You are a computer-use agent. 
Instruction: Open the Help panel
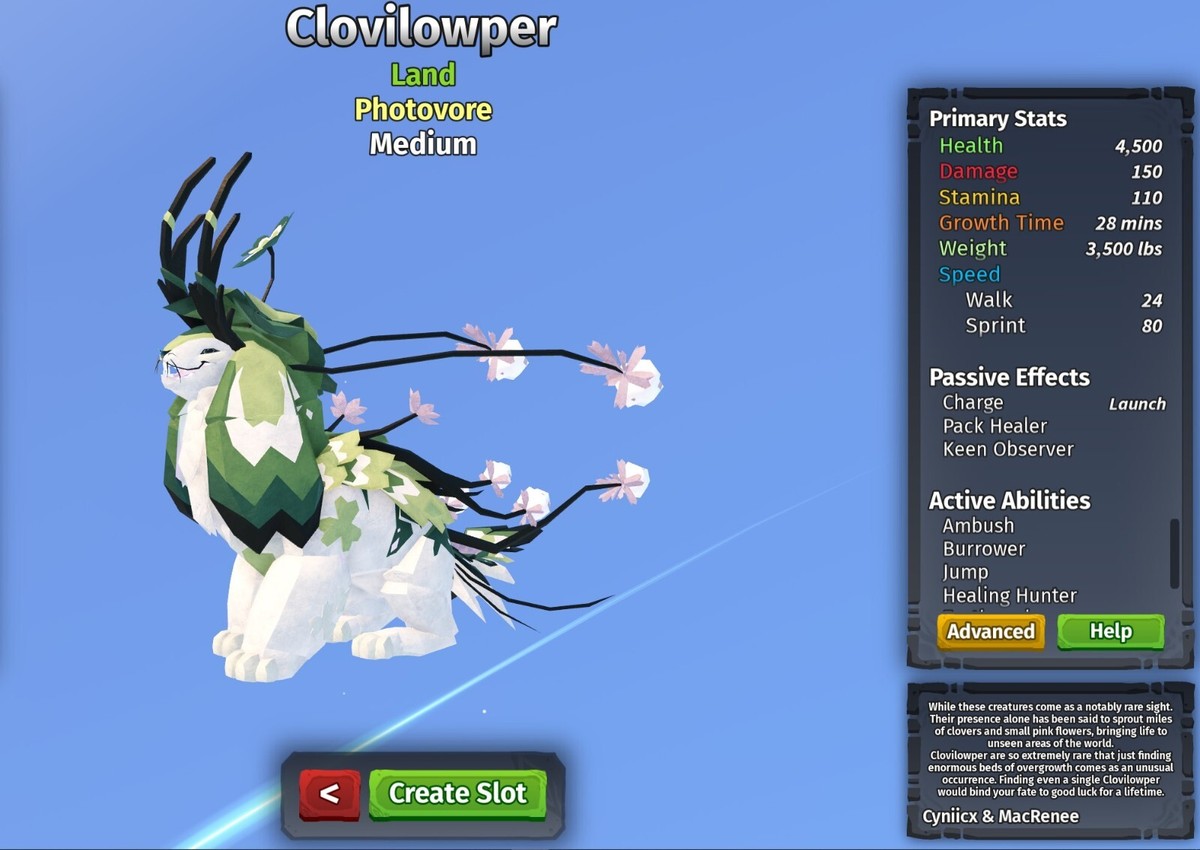point(1110,632)
